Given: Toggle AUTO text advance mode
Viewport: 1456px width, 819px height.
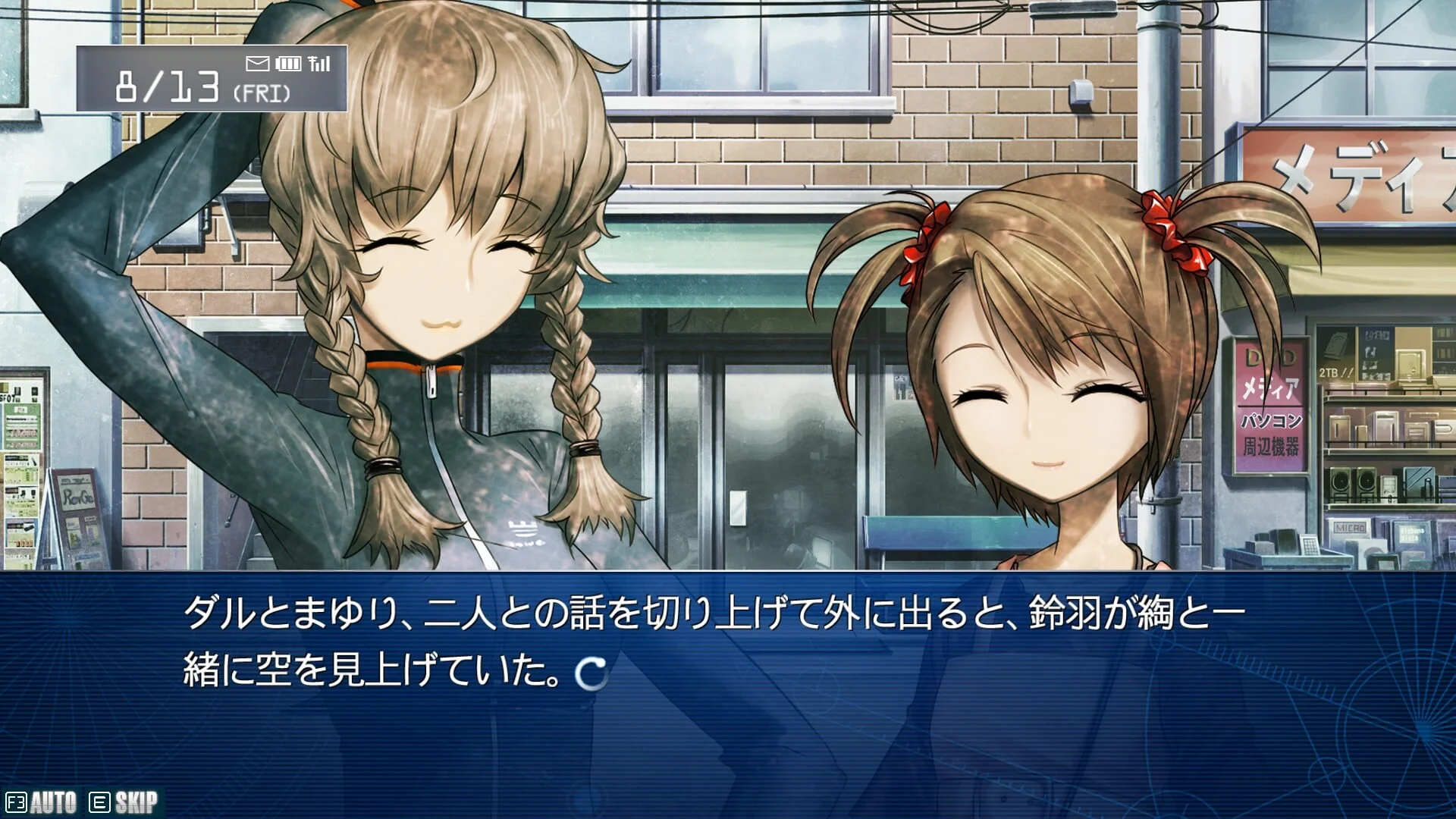Looking at the screenshot, I should coord(42,802).
